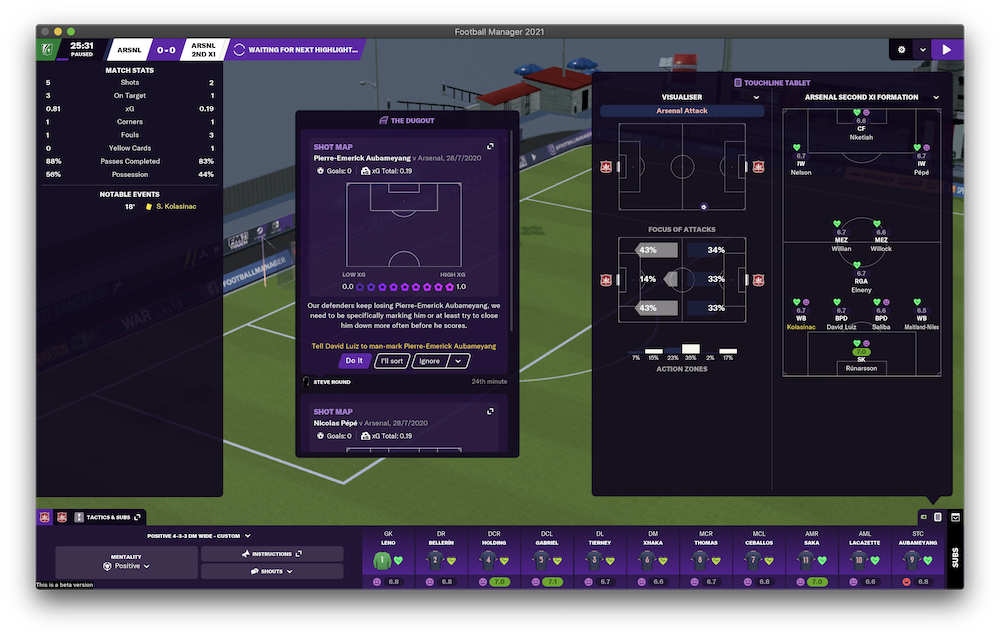Screen dimensions: 1000x637
Task: Click S. Kolasinac in notable events
Action: click(x=178, y=207)
